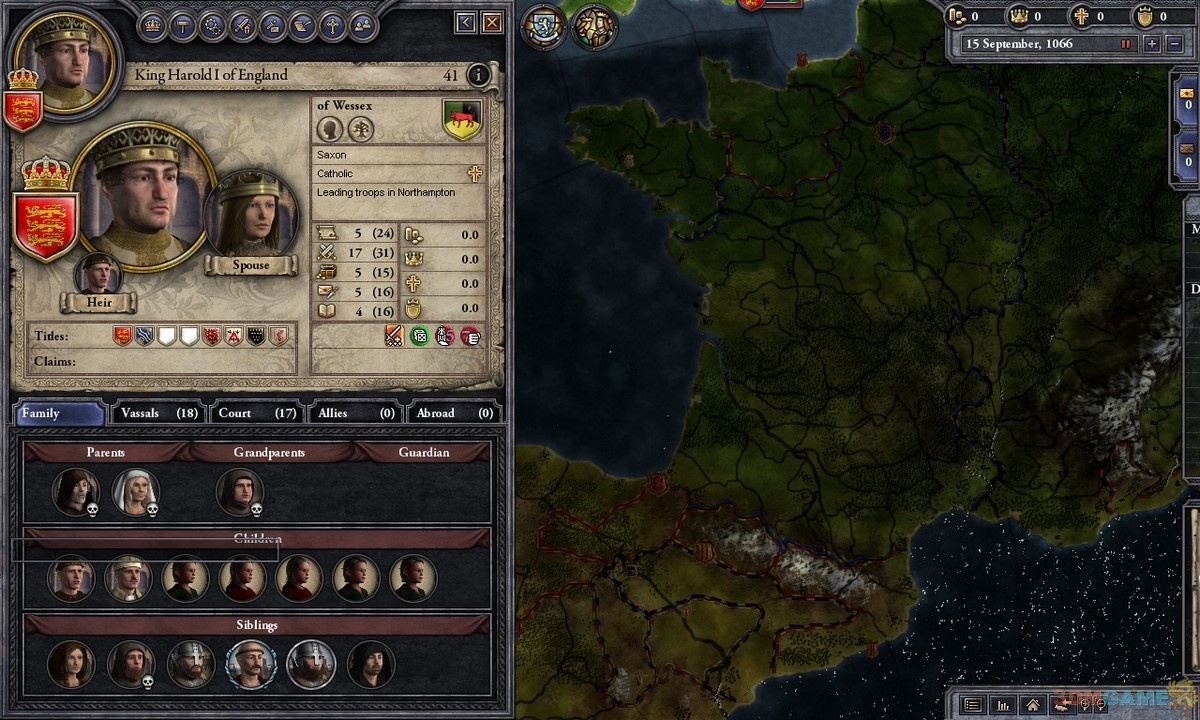Viewport: 1200px width, 720px height.
Task: Close the character panel with the X
Action: tap(492, 22)
